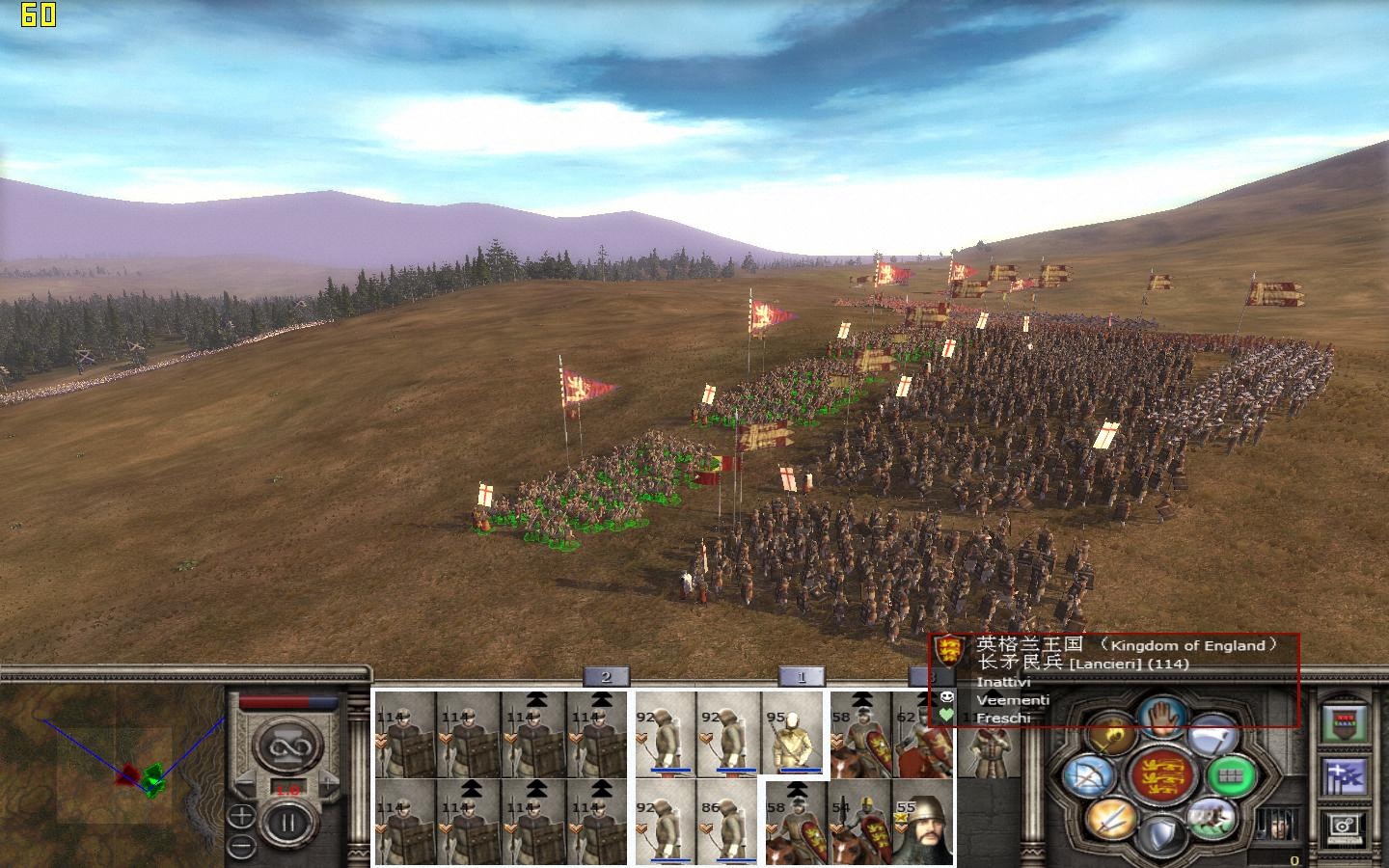The height and width of the screenshot is (868, 1389).
Task: Click the central England lions crest button
Action: (x=1161, y=775)
